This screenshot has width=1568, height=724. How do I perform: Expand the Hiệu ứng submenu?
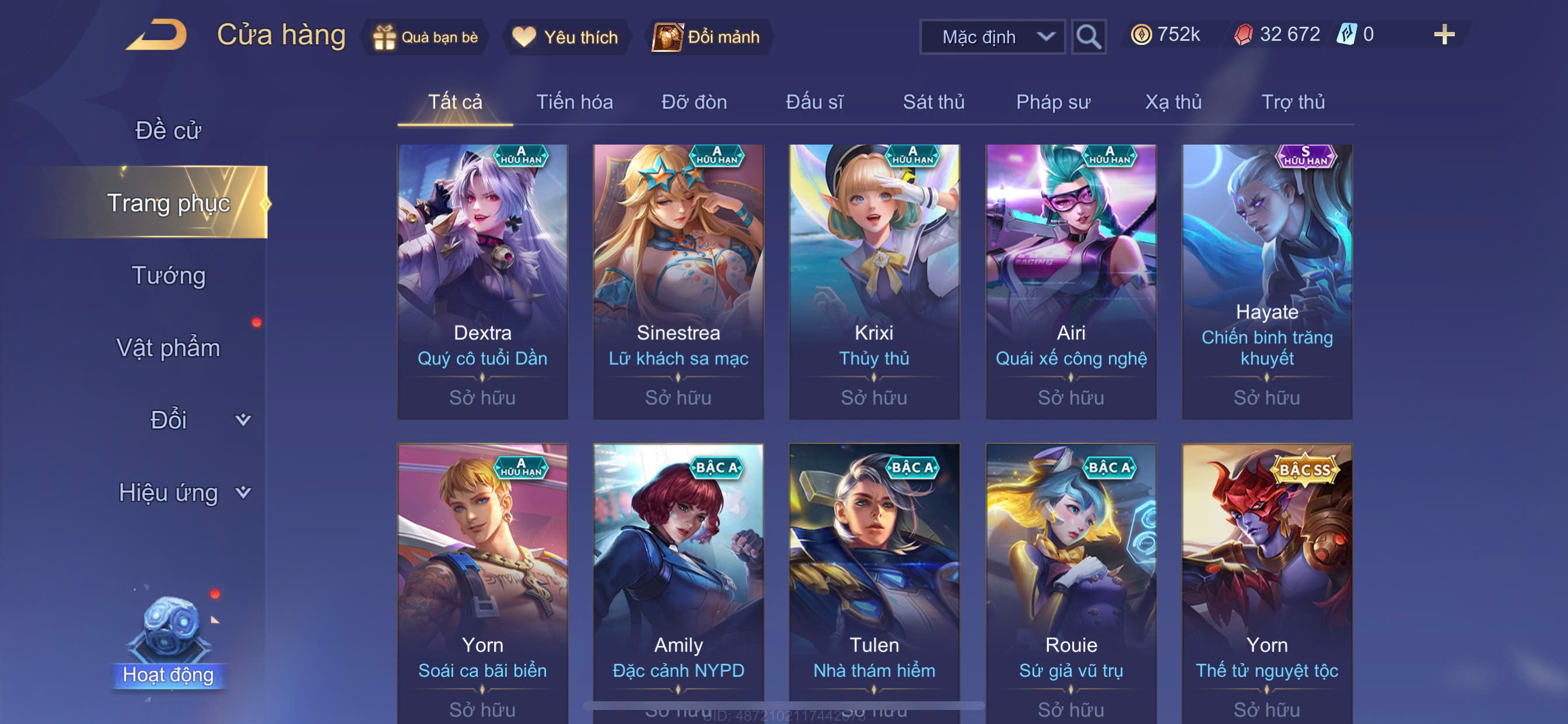(183, 492)
